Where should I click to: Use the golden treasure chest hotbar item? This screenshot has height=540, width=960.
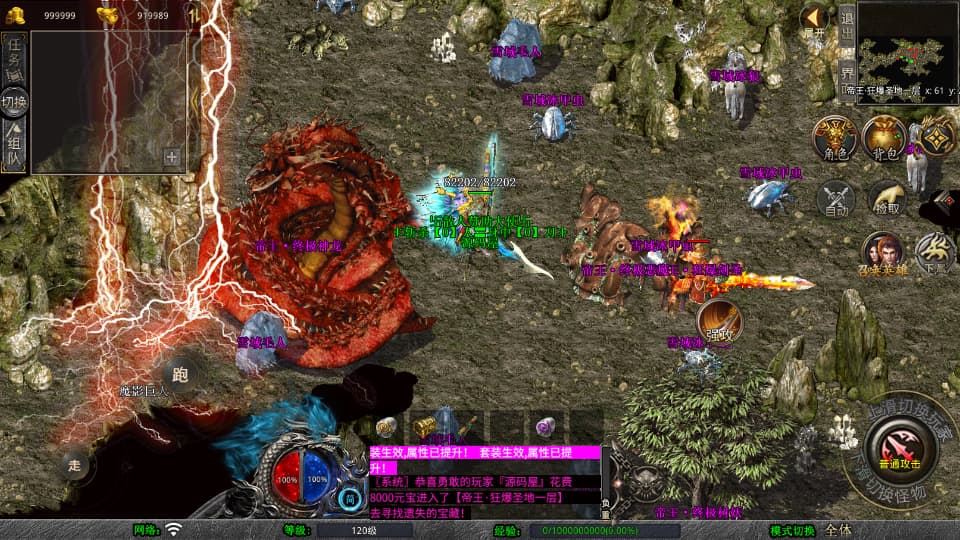coord(426,426)
